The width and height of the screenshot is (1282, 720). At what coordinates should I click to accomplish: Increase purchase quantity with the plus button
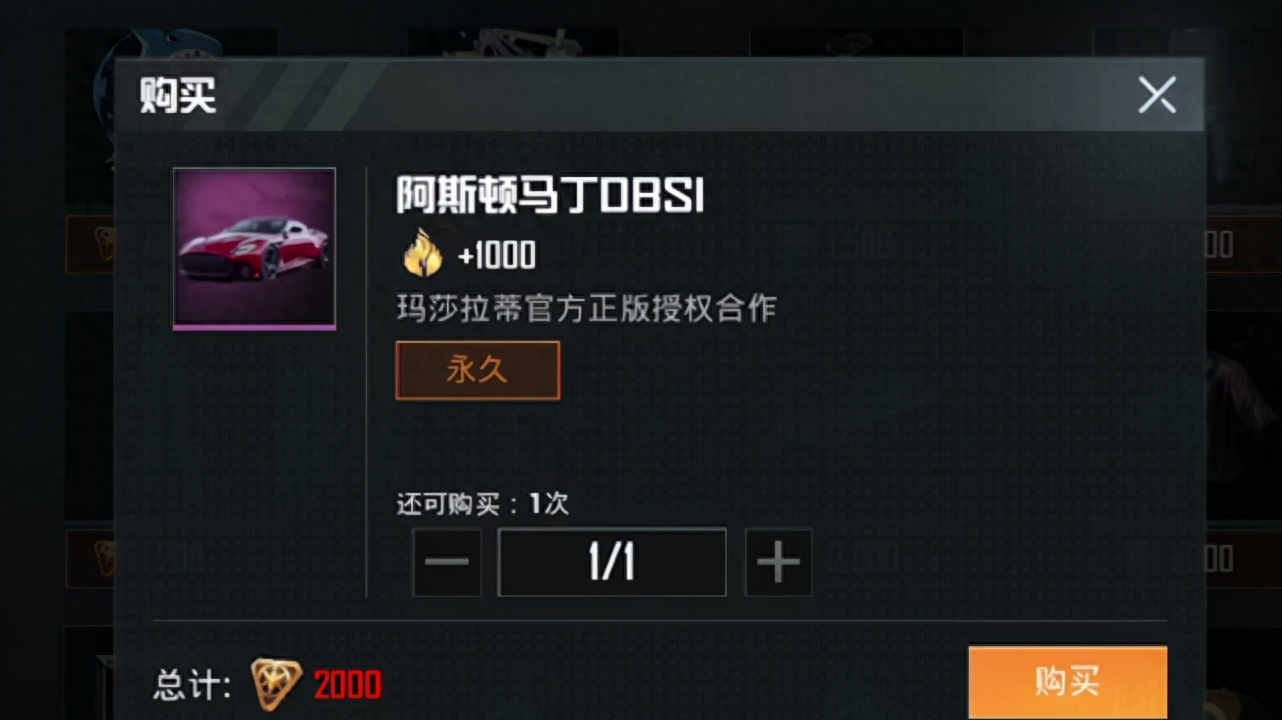(x=778, y=561)
